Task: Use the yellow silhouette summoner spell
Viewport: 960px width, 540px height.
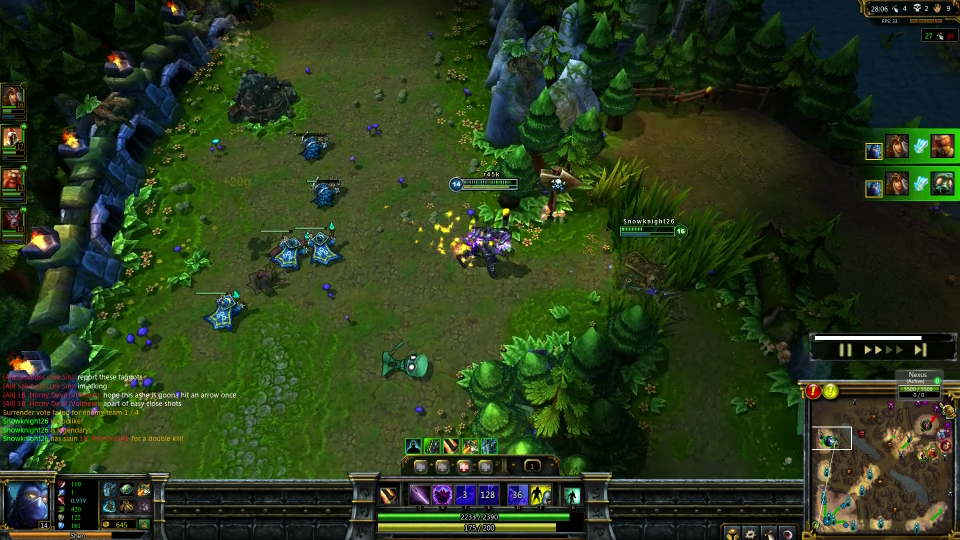Action: pos(540,494)
